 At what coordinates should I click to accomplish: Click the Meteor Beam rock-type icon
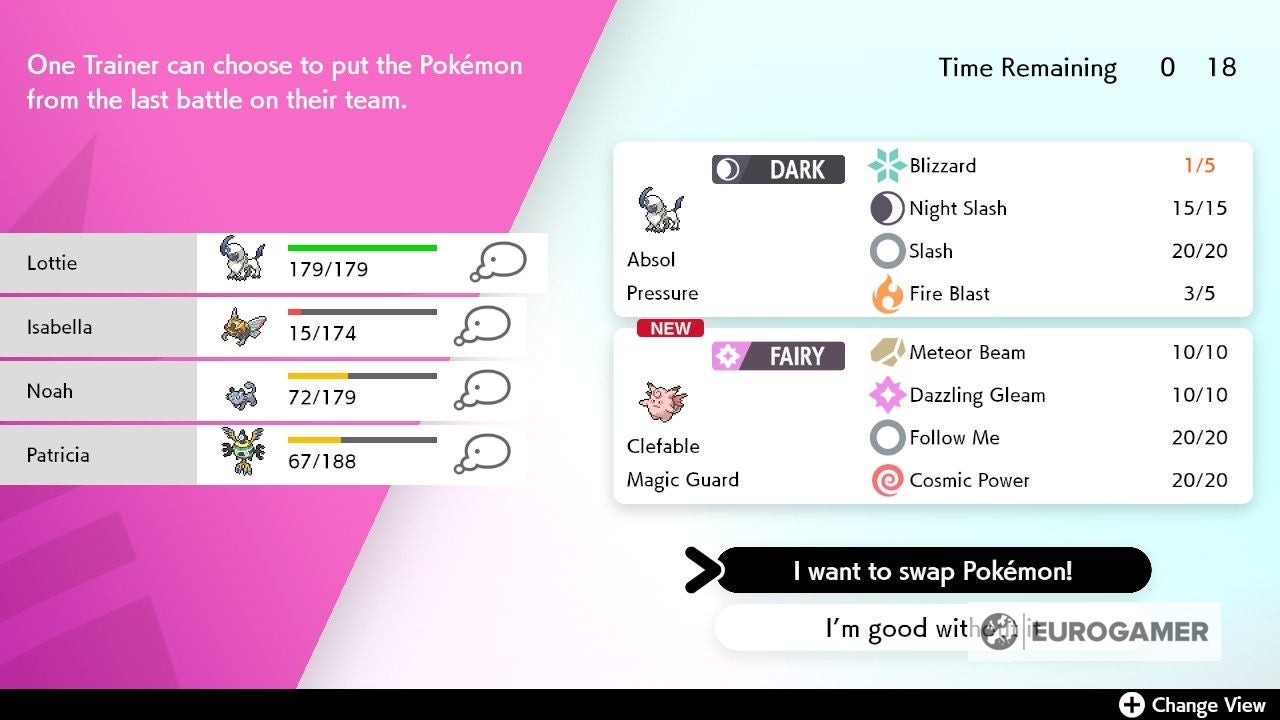click(x=888, y=352)
